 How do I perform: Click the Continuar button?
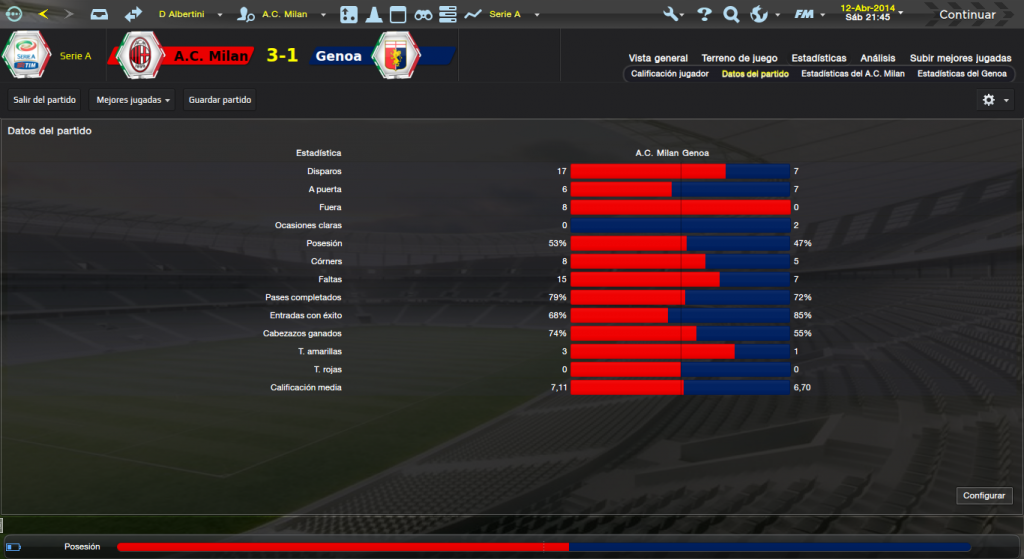coord(967,15)
